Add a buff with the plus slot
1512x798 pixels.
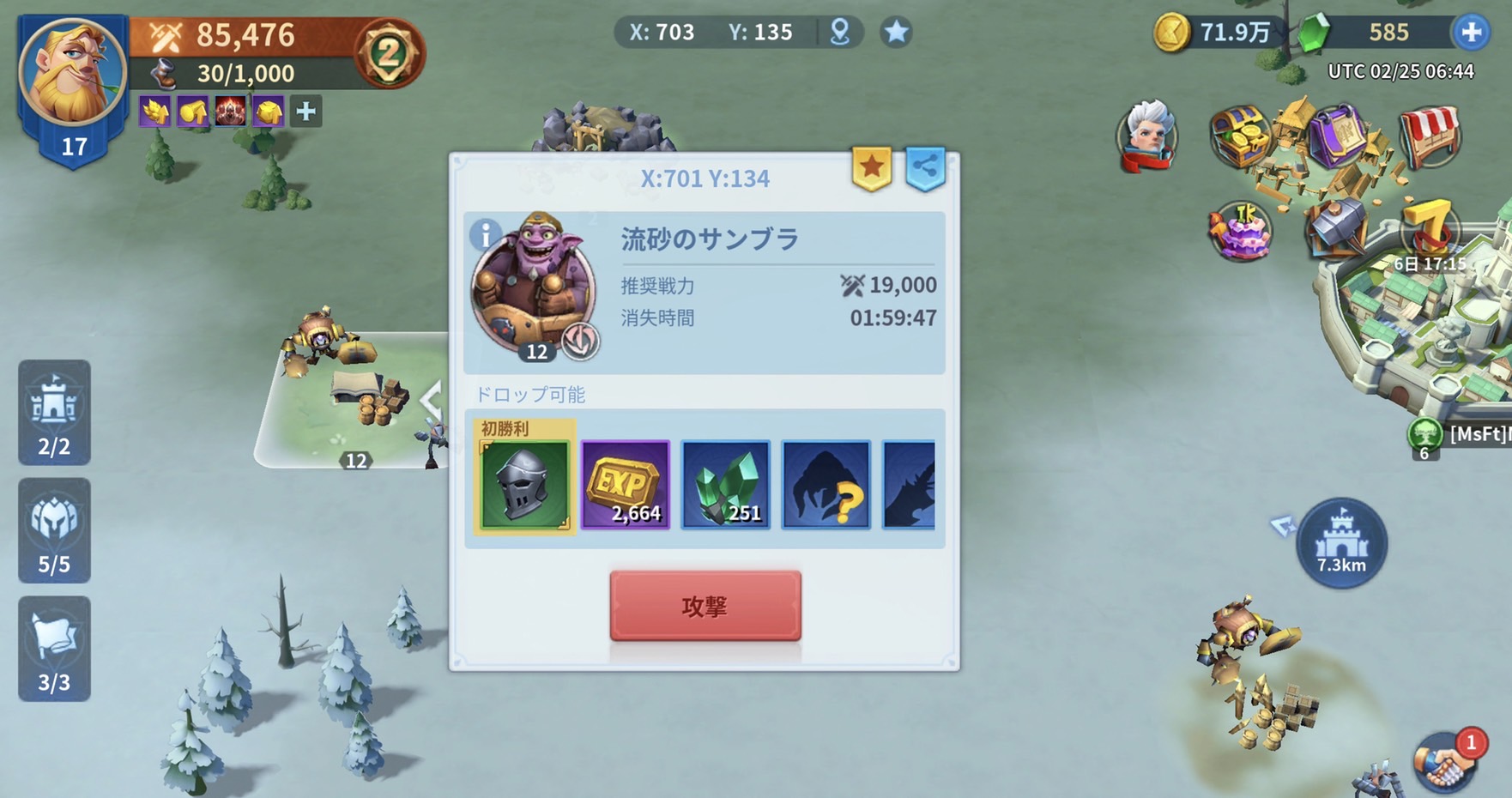[305, 112]
